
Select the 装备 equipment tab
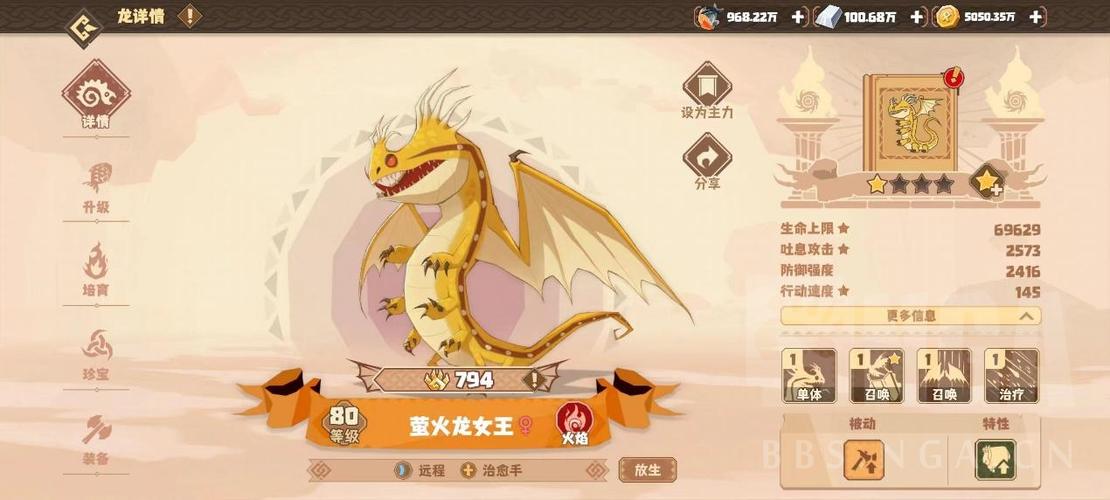tap(96, 440)
